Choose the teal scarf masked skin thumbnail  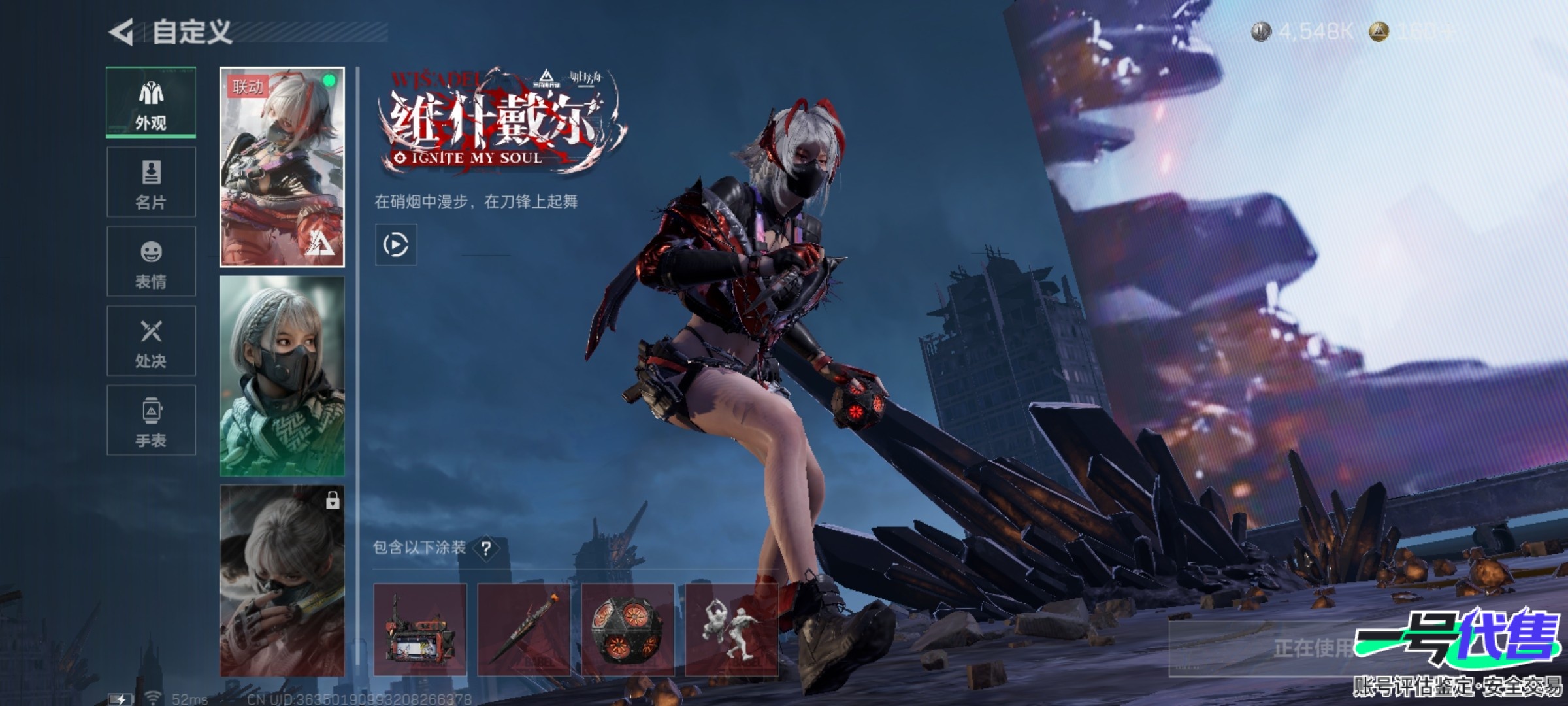(x=282, y=376)
